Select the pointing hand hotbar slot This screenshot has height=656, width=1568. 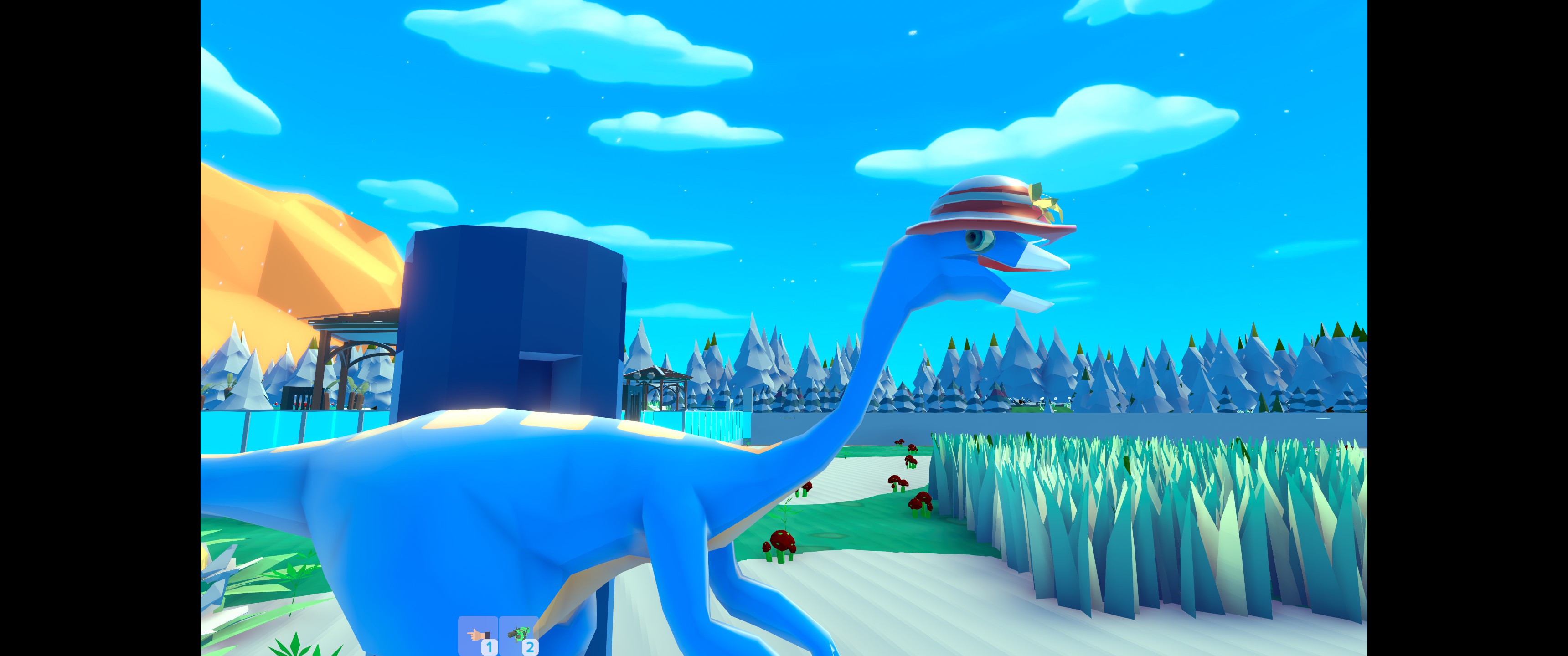click(478, 635)
